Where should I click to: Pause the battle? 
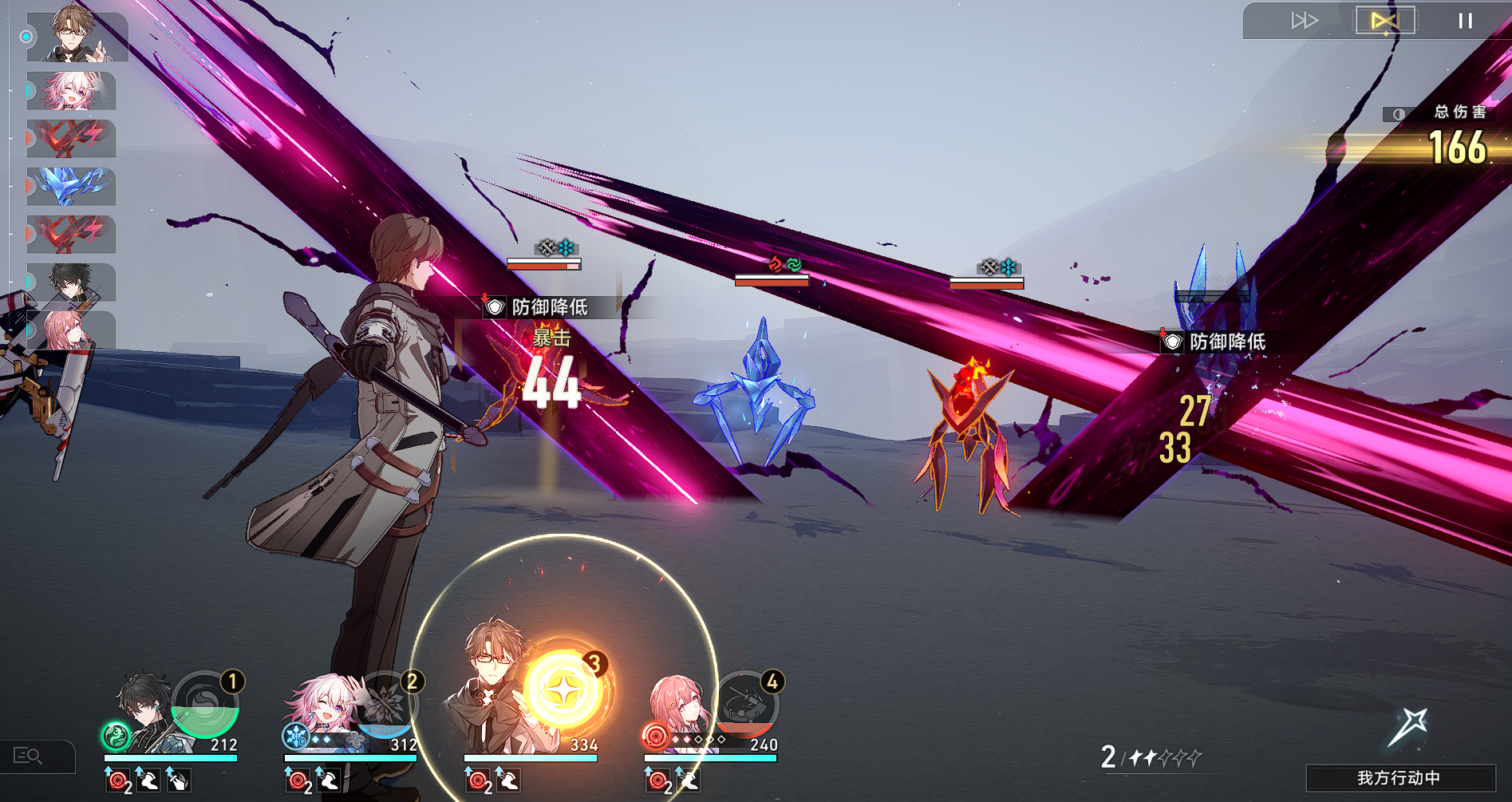(1465, 21)
